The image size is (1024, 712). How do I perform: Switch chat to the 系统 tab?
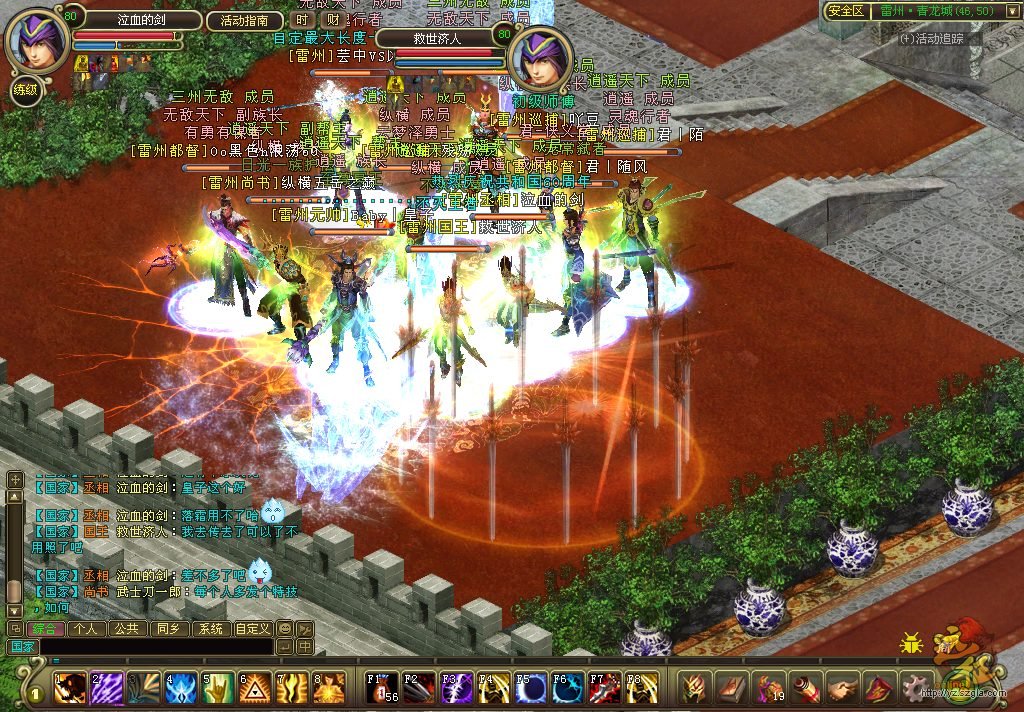(210, 629)
